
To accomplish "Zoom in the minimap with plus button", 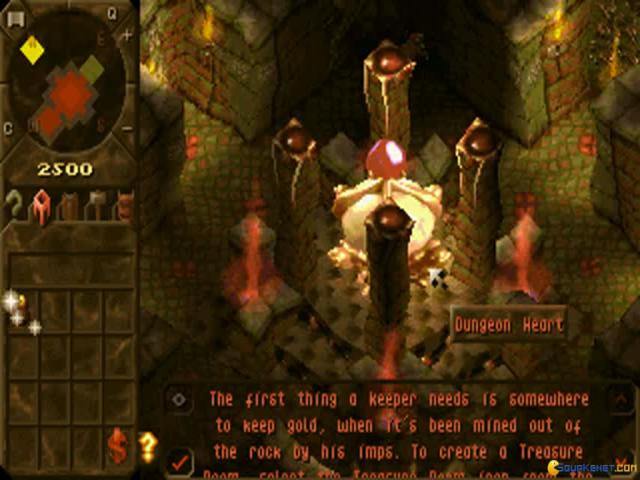I will (x=127, y=34).
